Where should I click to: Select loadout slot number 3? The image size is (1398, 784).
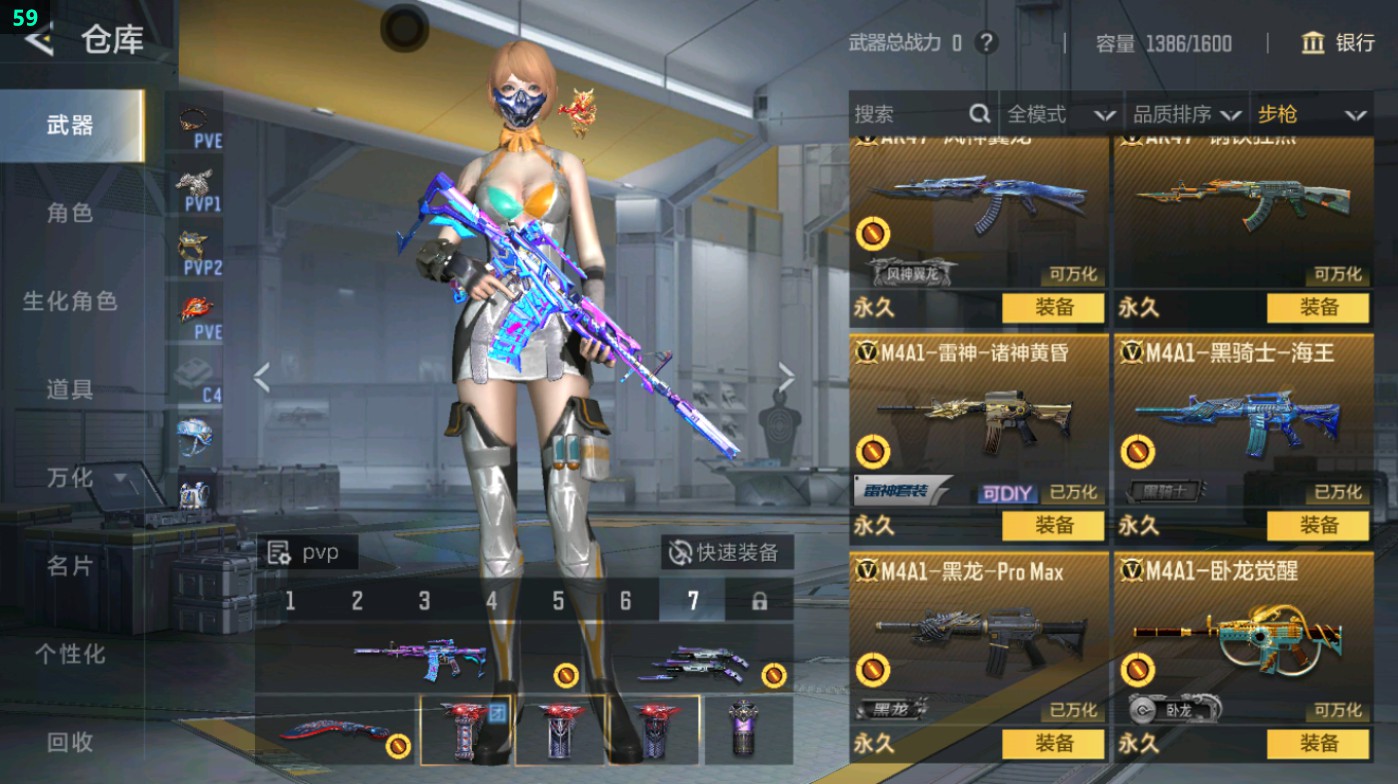point(424,601)
